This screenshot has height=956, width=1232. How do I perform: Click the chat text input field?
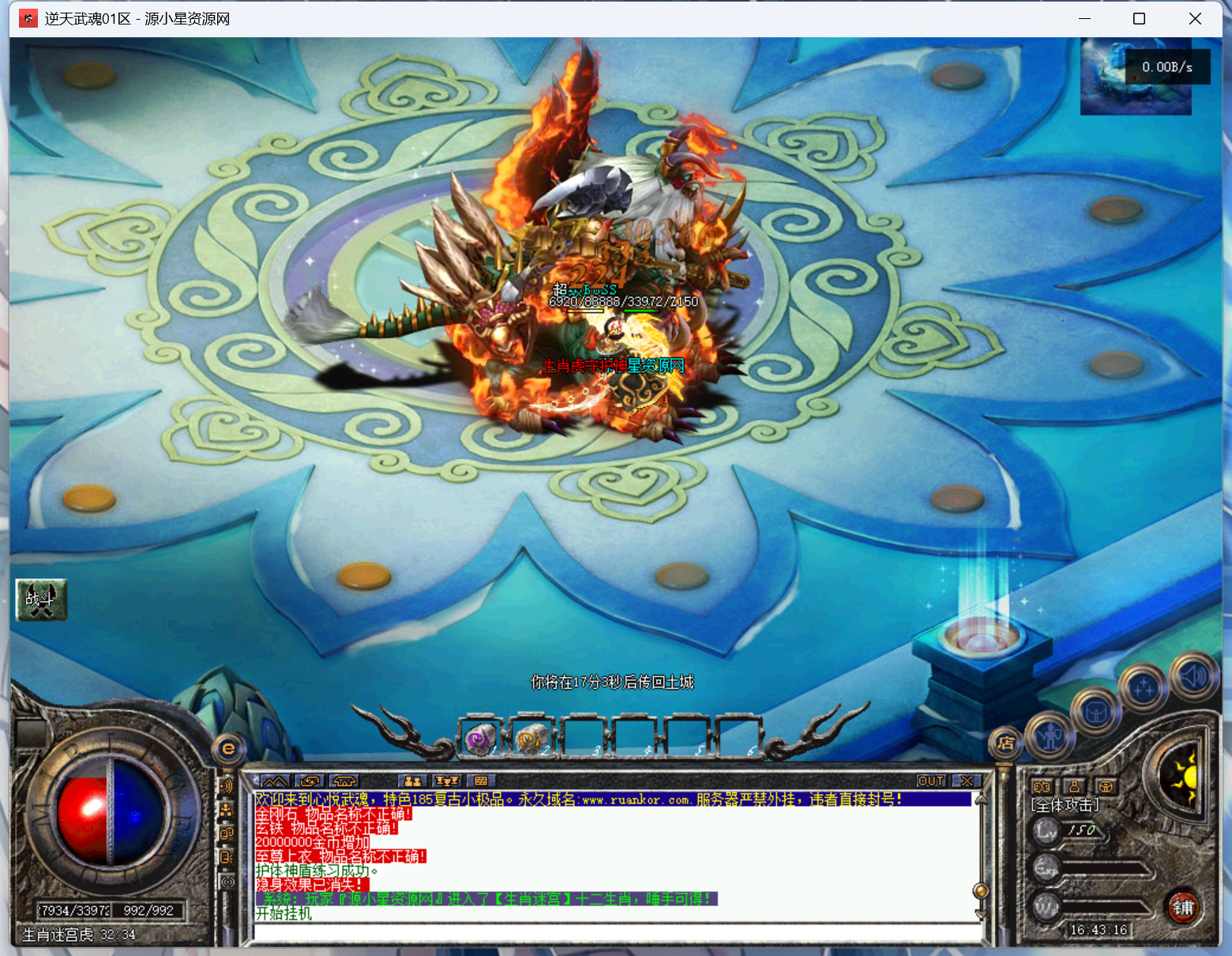[616, 932]
